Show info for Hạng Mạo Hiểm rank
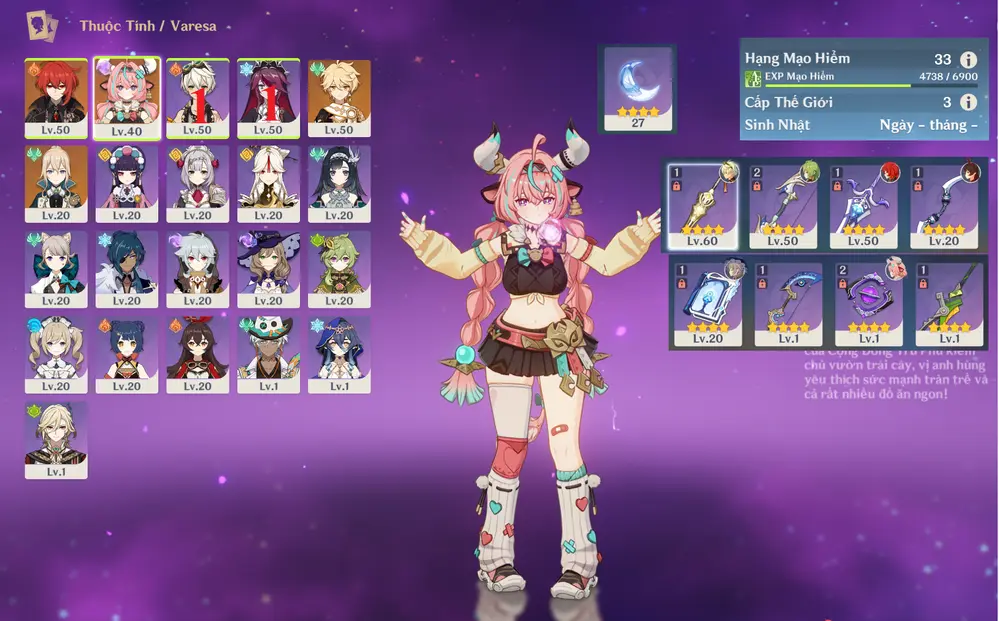The image size is (999, 621). coord(967,60)
